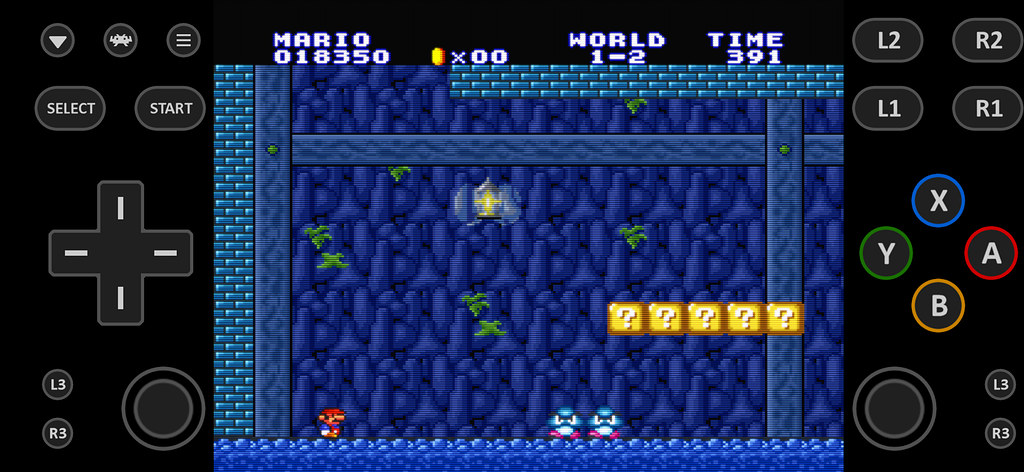Tap the D-pad down direction
This screenshot has height=472, width=1024.
[x=120, y=297]
